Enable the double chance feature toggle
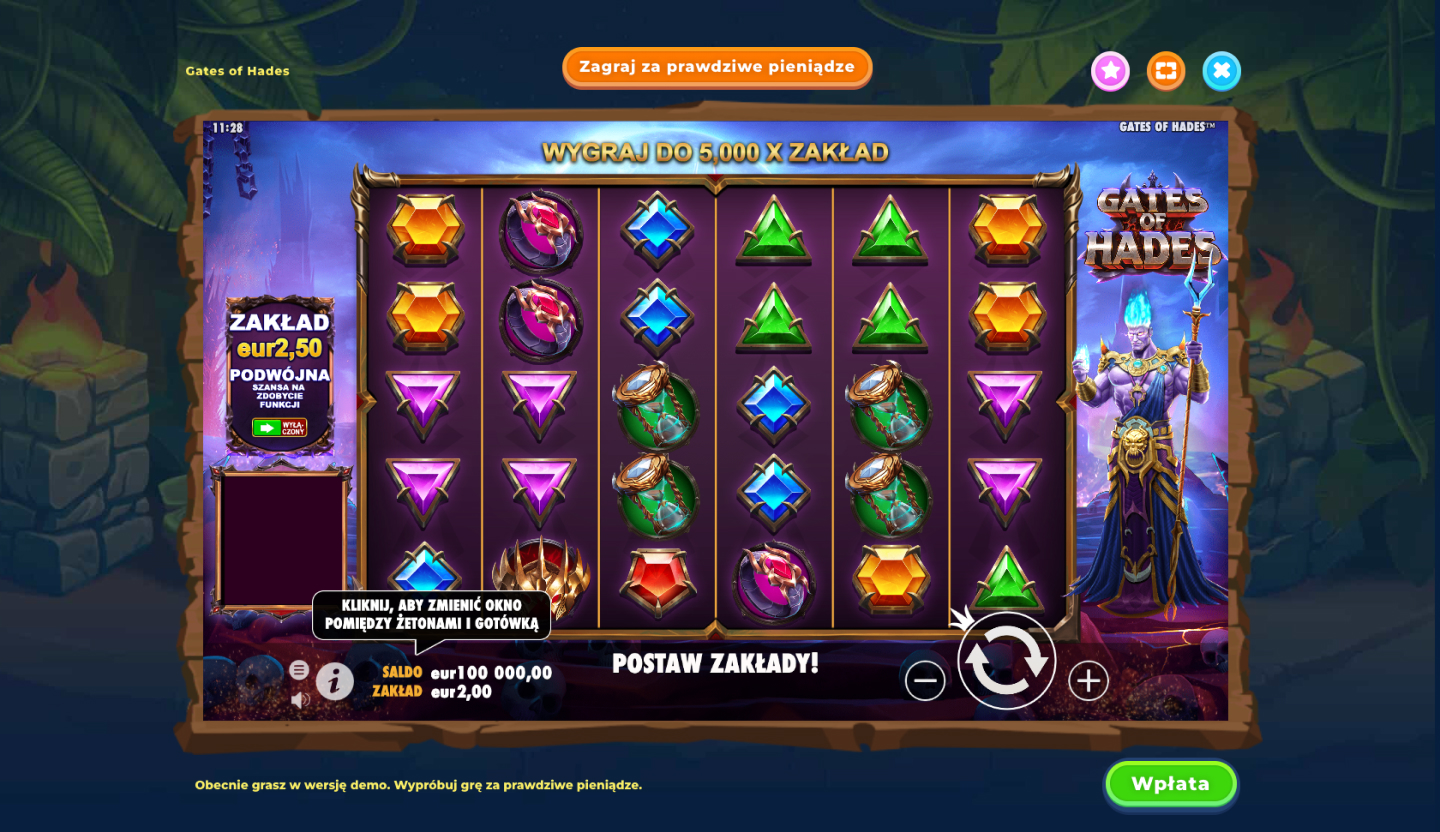The height and width of the screenshot is (832, 1440). 279,429
